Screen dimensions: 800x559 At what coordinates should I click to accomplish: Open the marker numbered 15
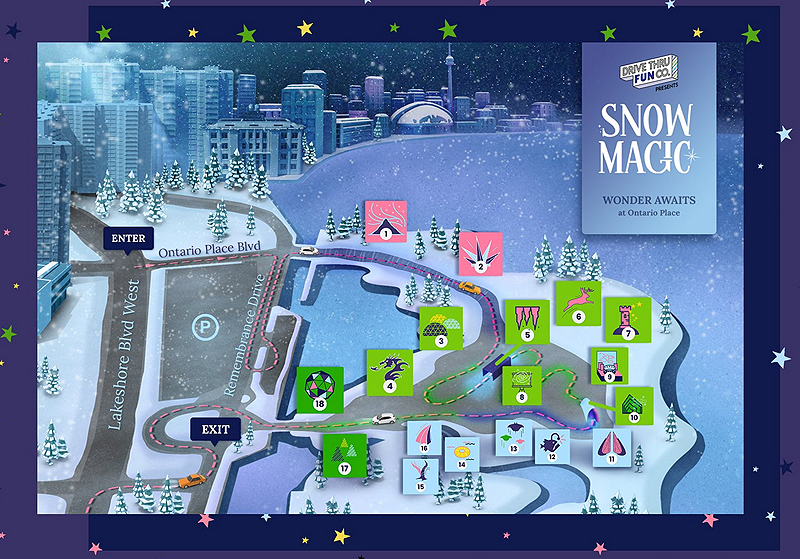tap(421, 474)
